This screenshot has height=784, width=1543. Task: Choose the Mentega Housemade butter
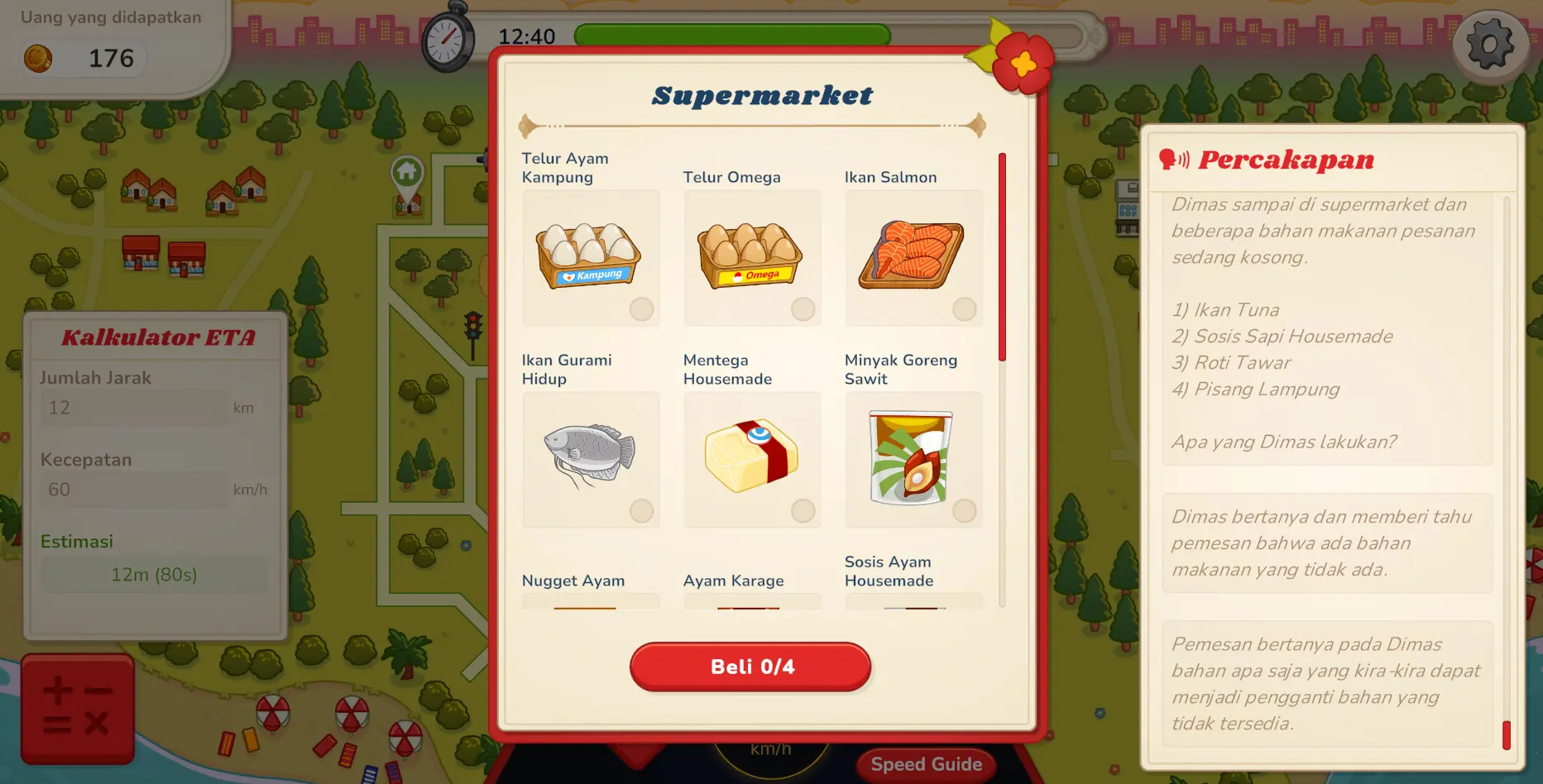coord(752,460)
